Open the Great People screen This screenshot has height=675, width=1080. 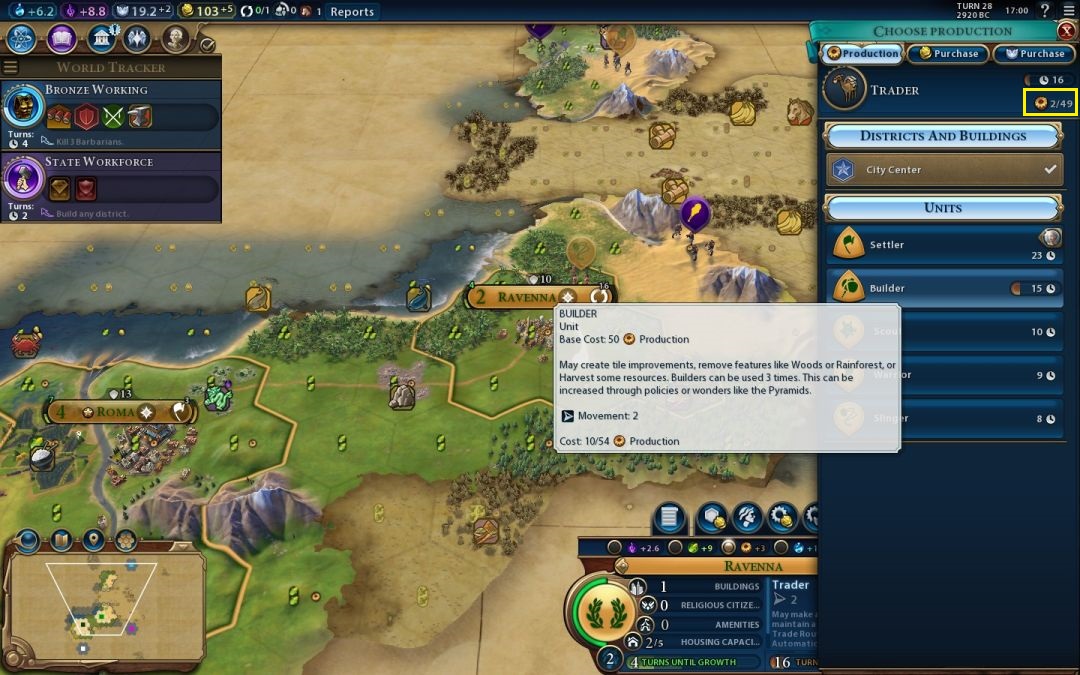click(175, 39)
